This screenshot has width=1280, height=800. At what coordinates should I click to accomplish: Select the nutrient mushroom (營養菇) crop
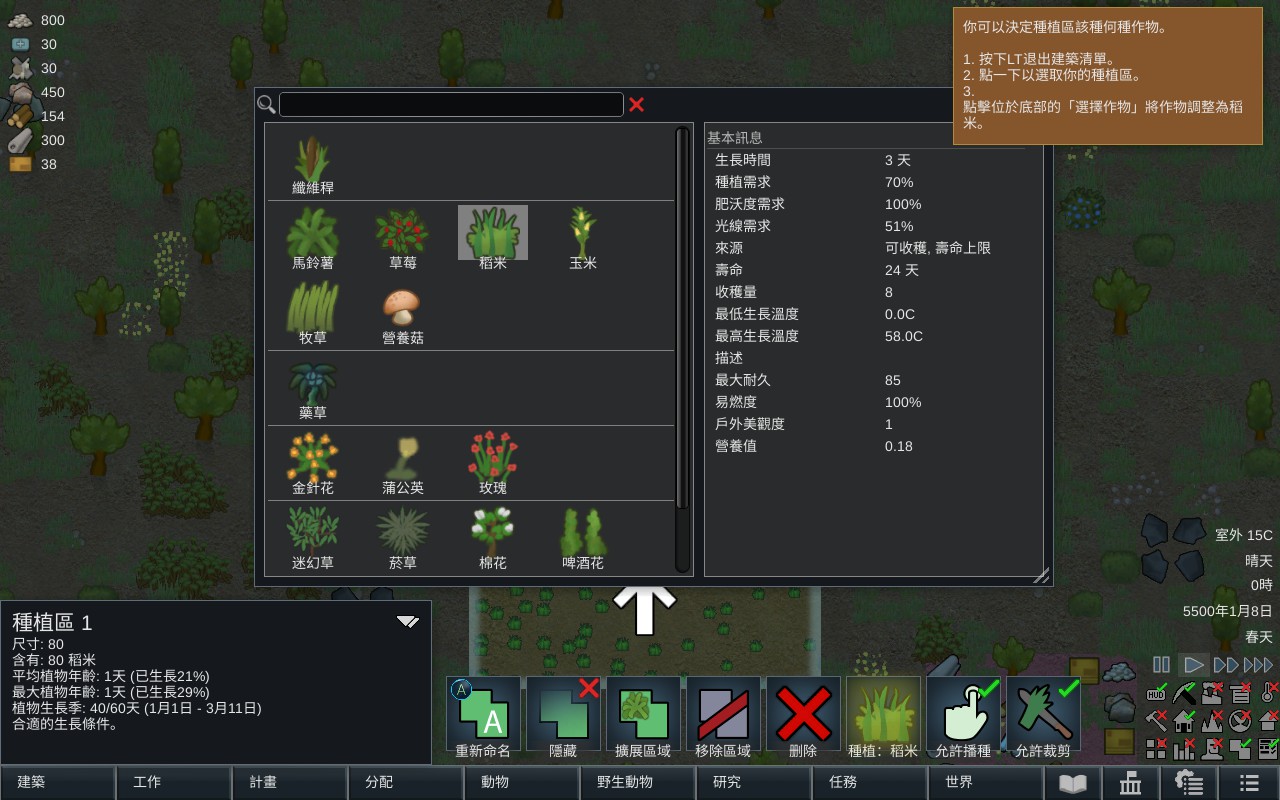click(x=402, y=314)
